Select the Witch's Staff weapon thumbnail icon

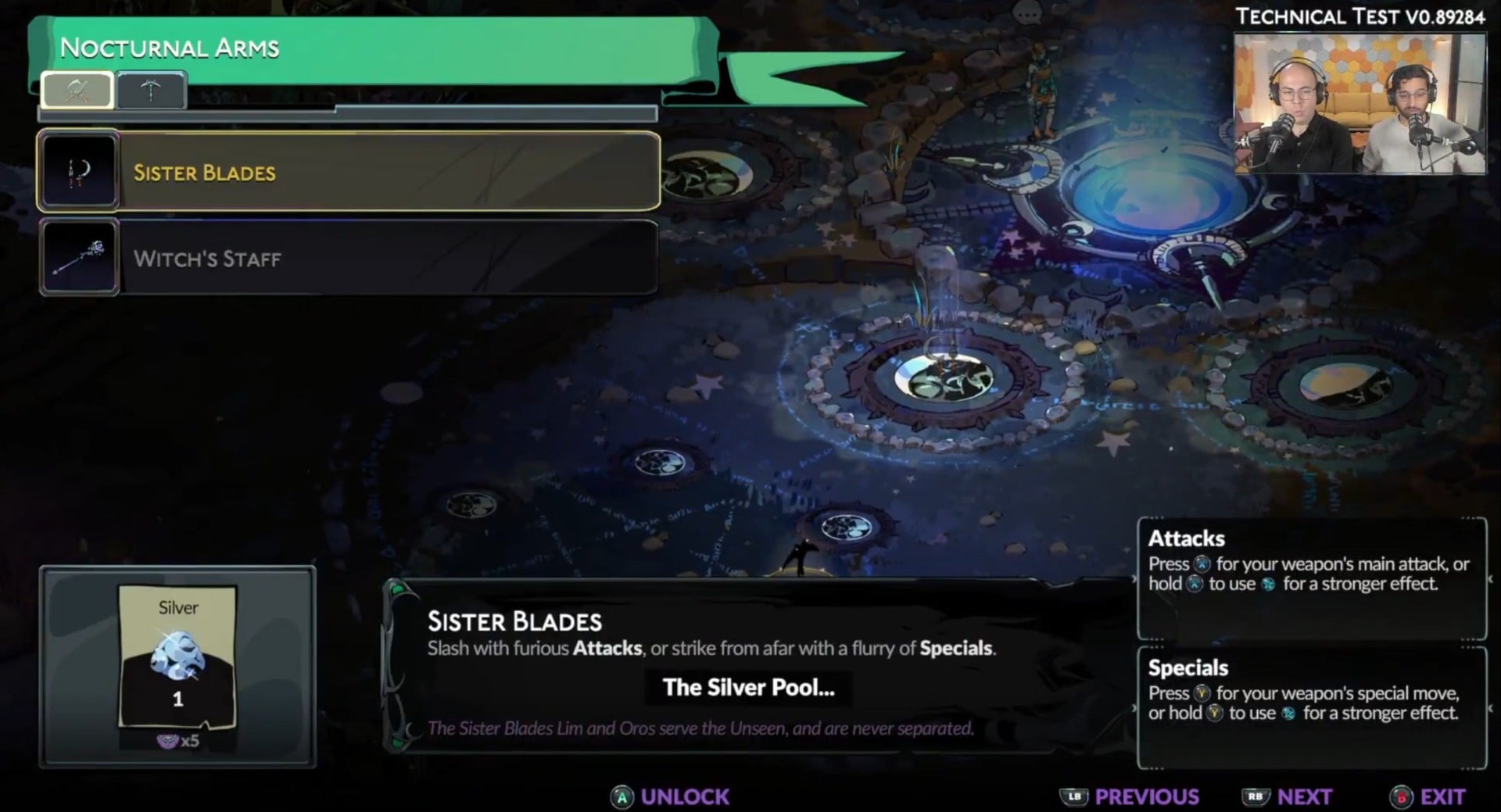tap(78, 258)
